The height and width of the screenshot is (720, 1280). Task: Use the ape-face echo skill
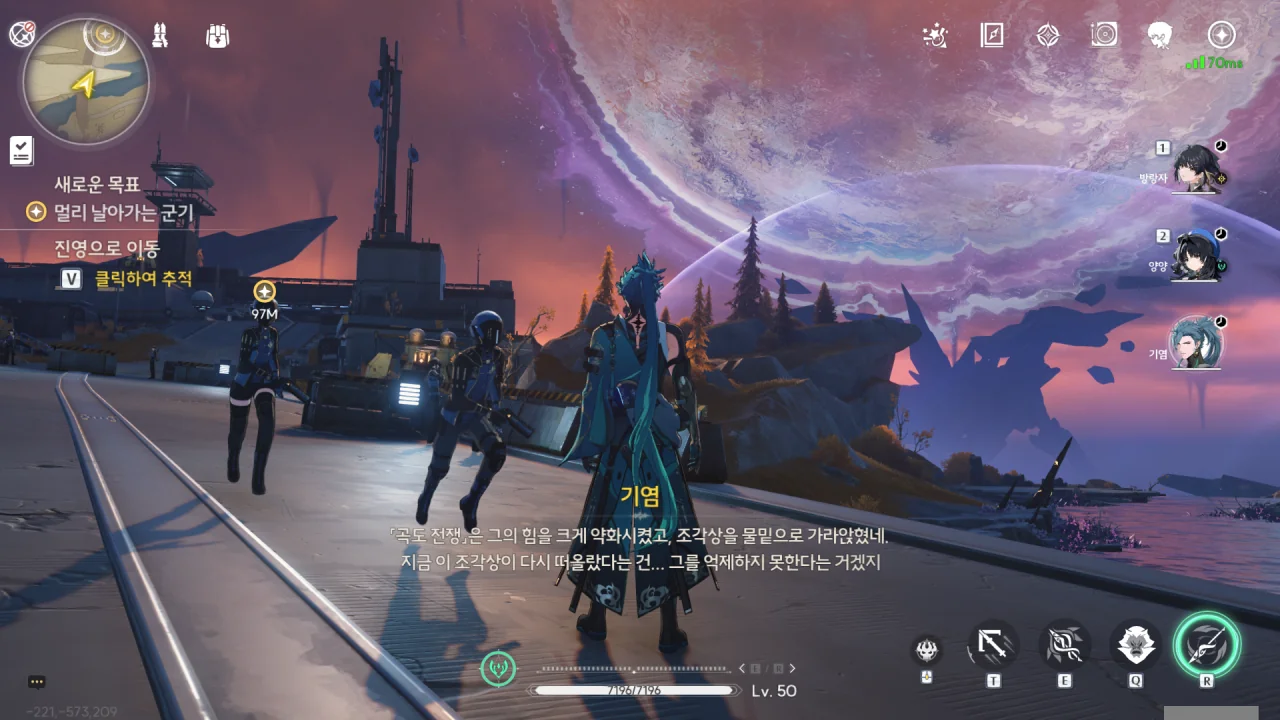pos(1135,645)
